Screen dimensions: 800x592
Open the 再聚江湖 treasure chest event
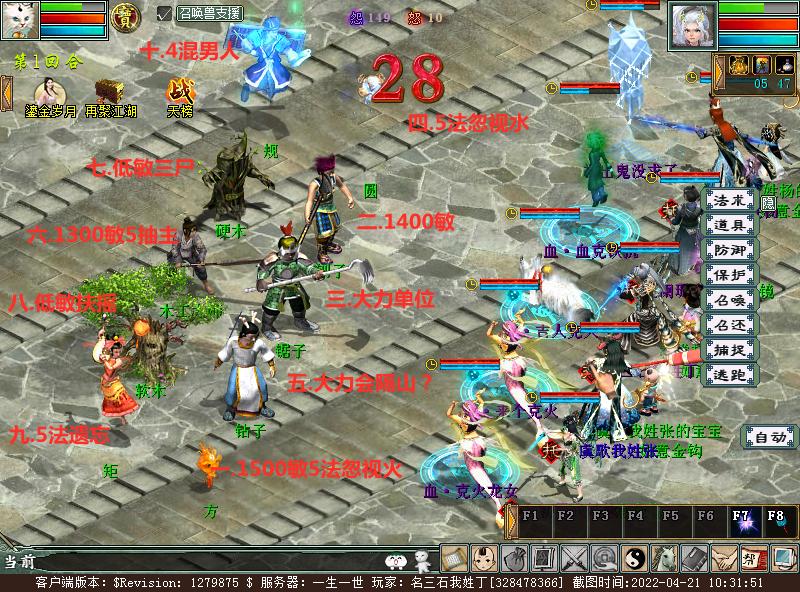coord(110,92)
